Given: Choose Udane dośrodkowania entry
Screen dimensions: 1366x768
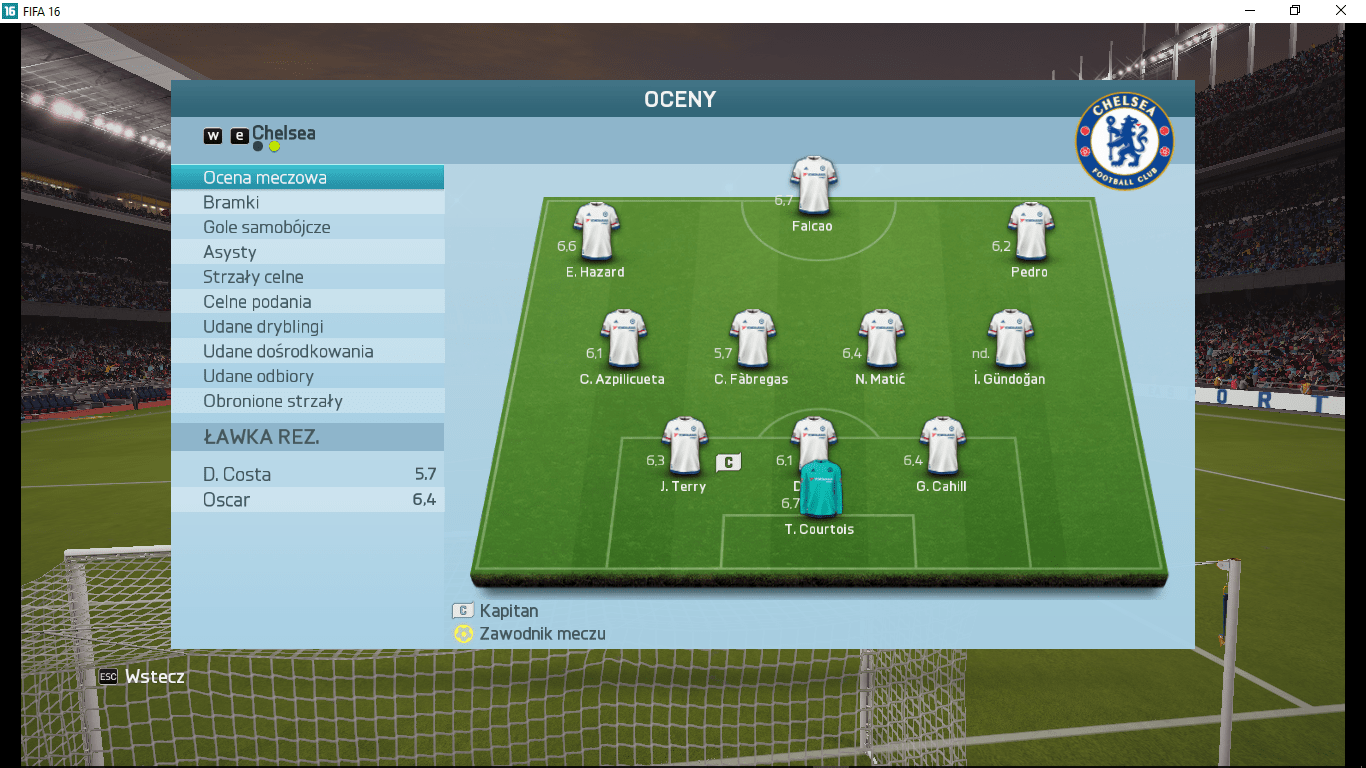Looking at the screenshot, I should click(x=307, y=352).
